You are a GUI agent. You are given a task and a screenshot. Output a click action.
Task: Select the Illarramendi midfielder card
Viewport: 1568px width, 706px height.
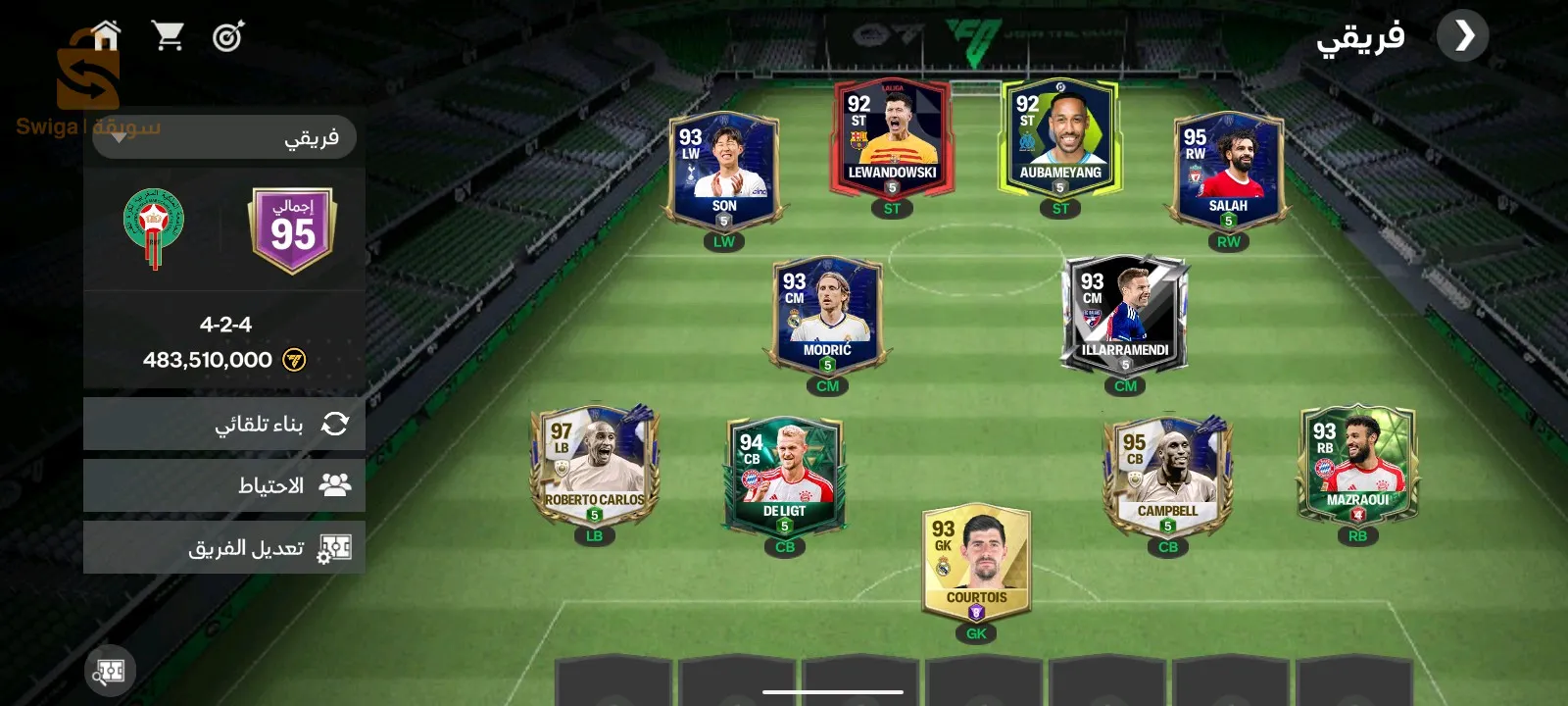coord(1124,317)
